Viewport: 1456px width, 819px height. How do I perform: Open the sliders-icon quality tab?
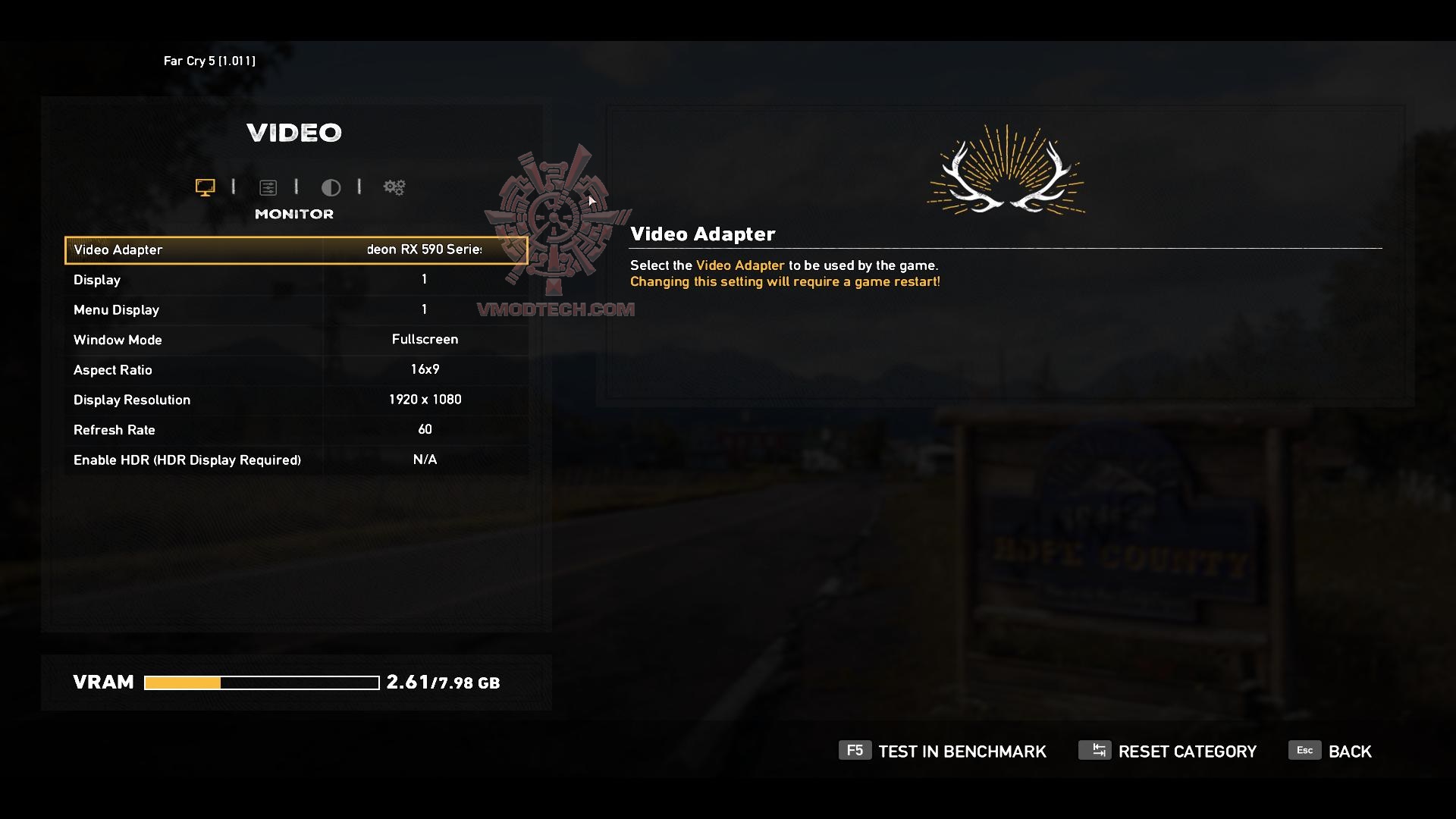point(268,187)
